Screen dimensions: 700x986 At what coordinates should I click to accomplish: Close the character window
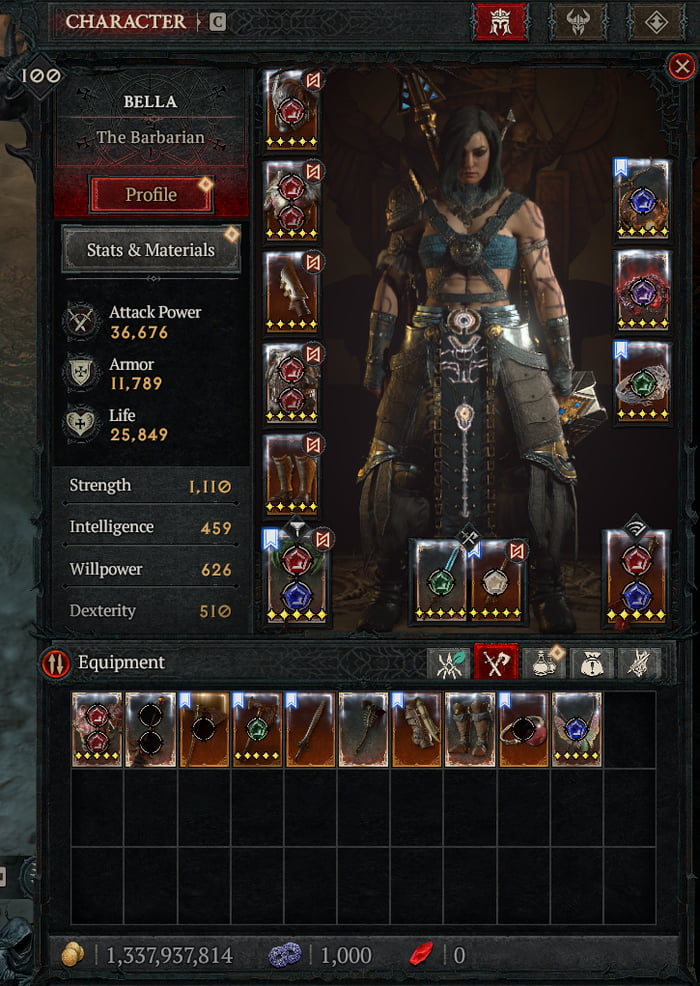click(682, 67)
